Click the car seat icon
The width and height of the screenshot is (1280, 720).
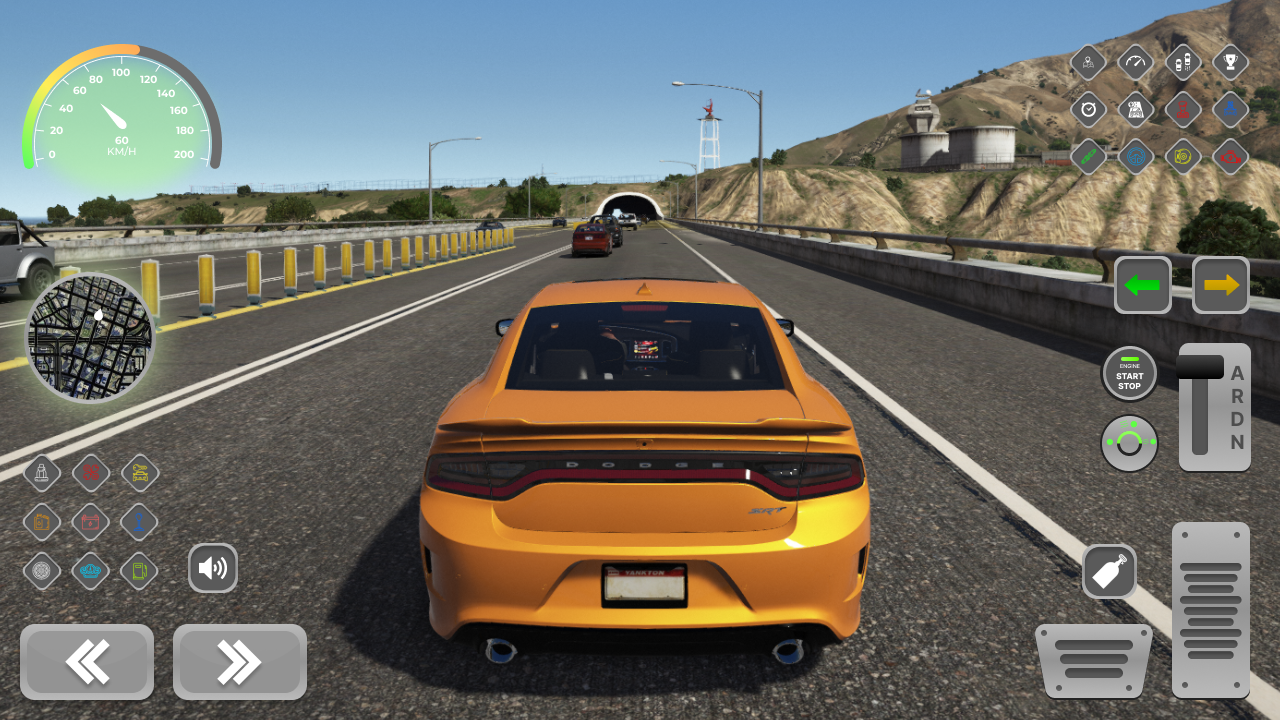43,473
